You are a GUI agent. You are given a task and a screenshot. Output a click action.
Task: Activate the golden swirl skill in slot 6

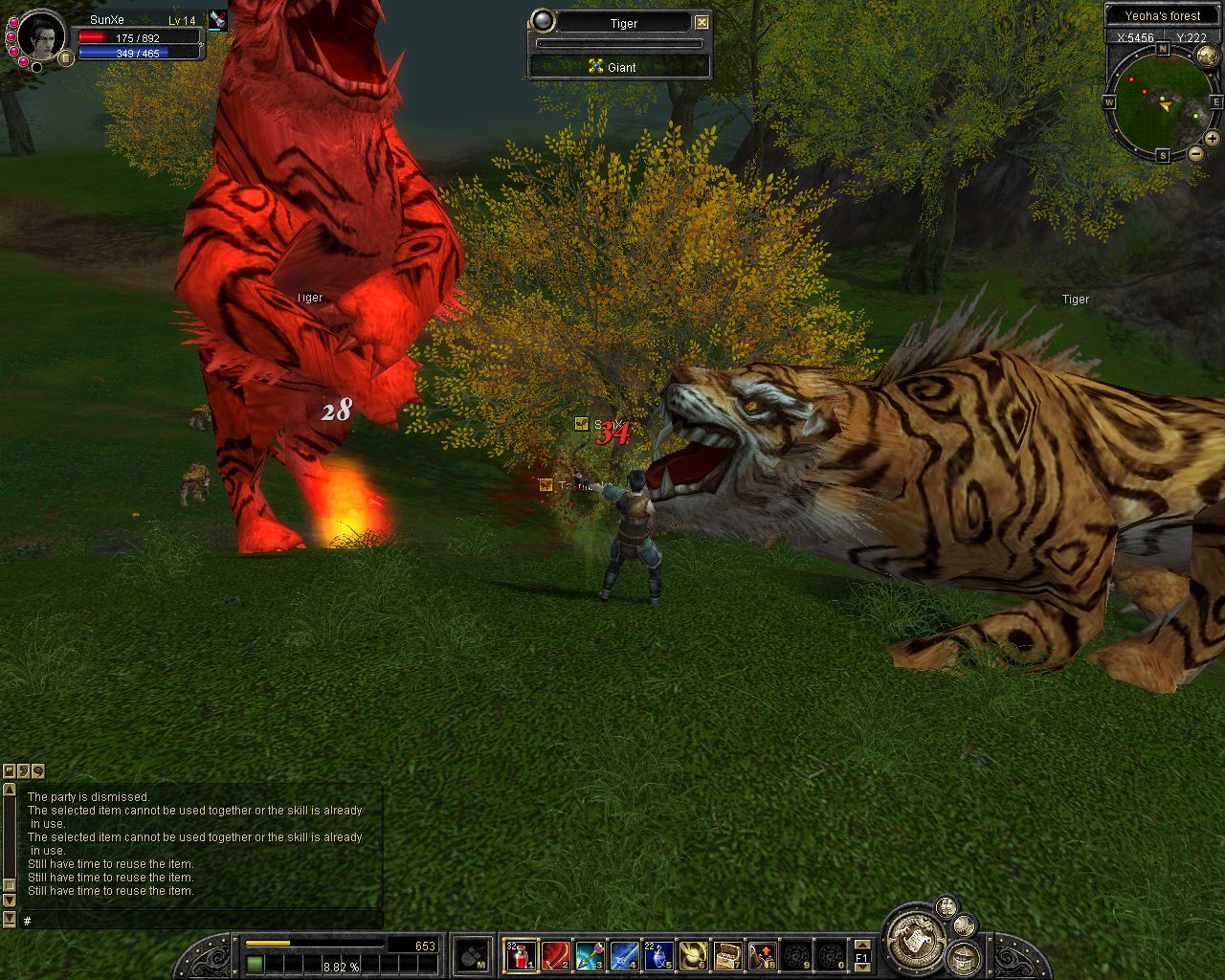coord(693,955)
